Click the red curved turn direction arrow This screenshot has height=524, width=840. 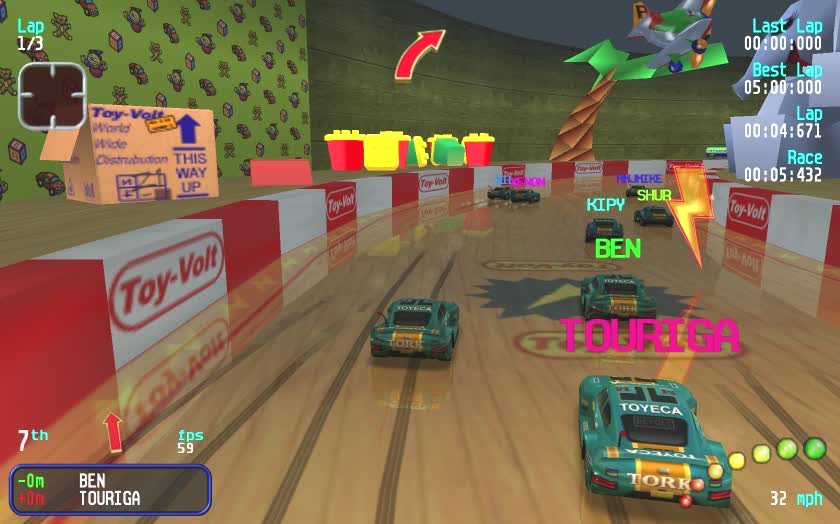418,53
